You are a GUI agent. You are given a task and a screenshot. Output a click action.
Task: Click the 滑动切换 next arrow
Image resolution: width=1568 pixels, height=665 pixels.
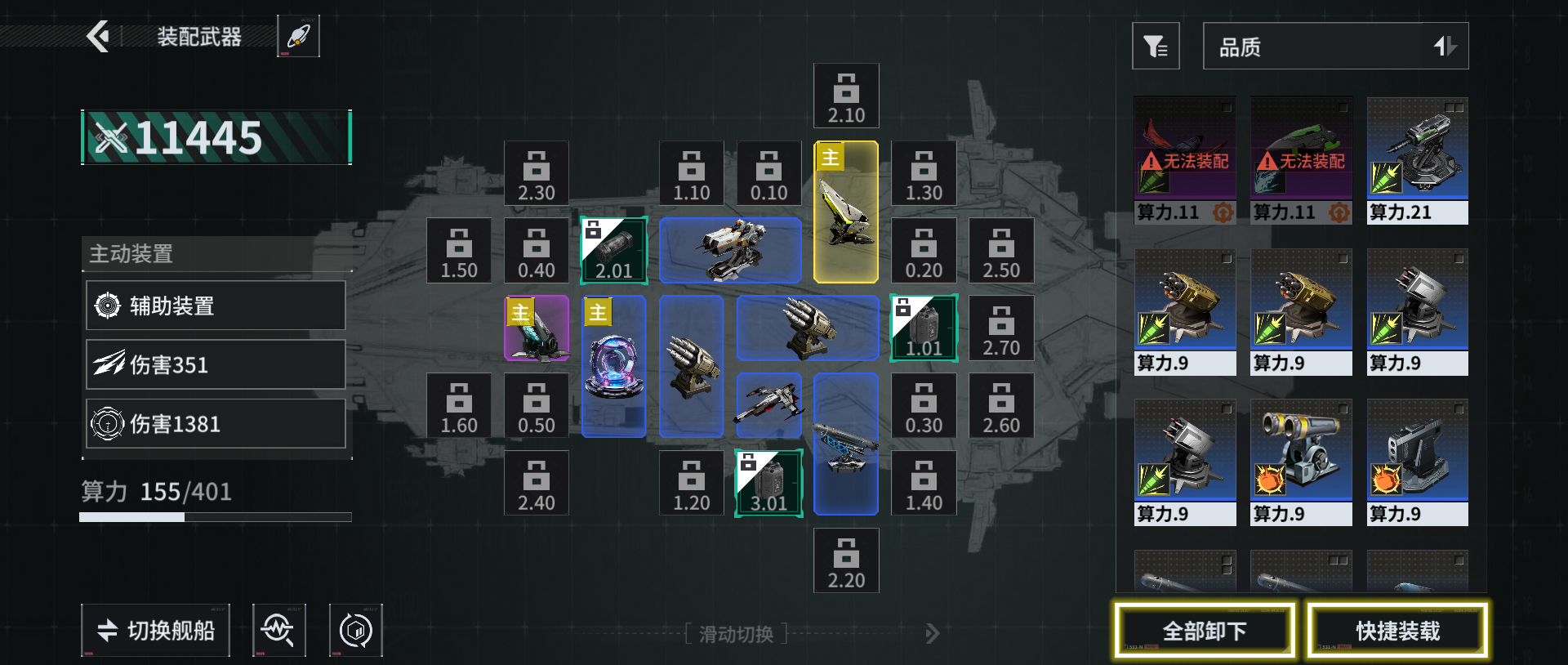pos(932,633)
